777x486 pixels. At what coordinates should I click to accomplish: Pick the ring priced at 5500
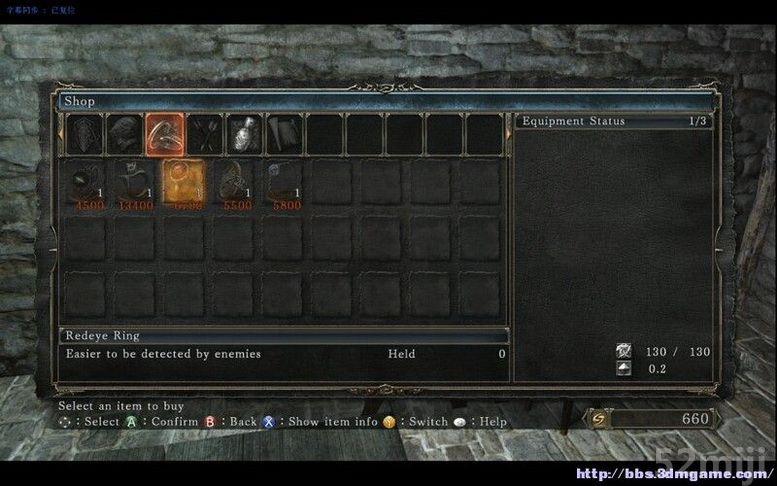coord(234,185)
